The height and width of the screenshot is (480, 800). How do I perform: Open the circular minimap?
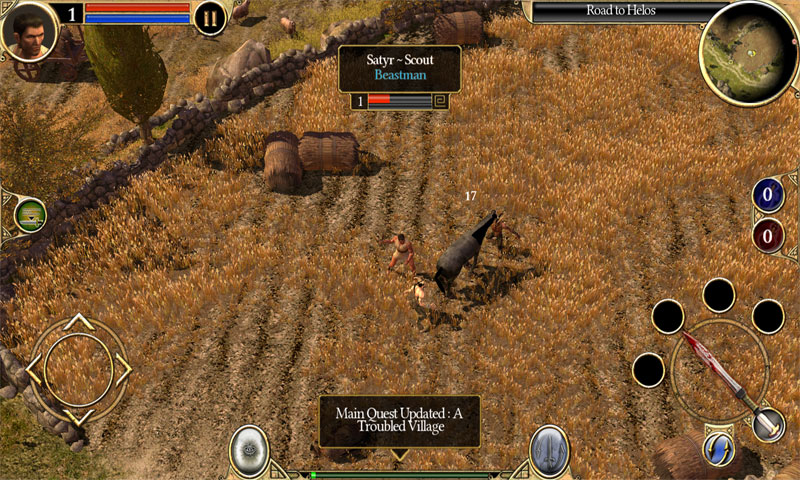[747, 52]
